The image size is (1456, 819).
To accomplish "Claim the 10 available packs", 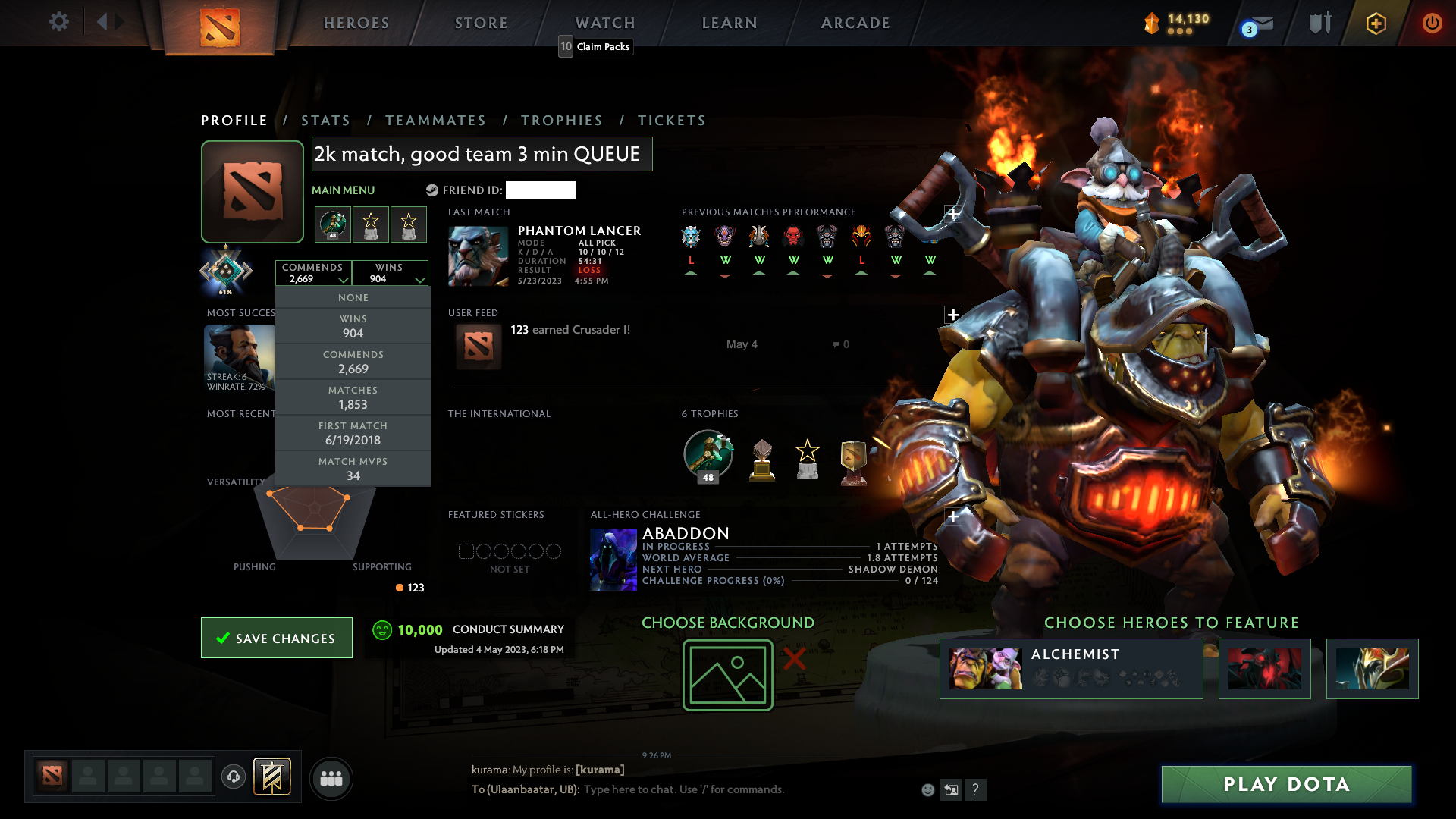I will point(596,46).
